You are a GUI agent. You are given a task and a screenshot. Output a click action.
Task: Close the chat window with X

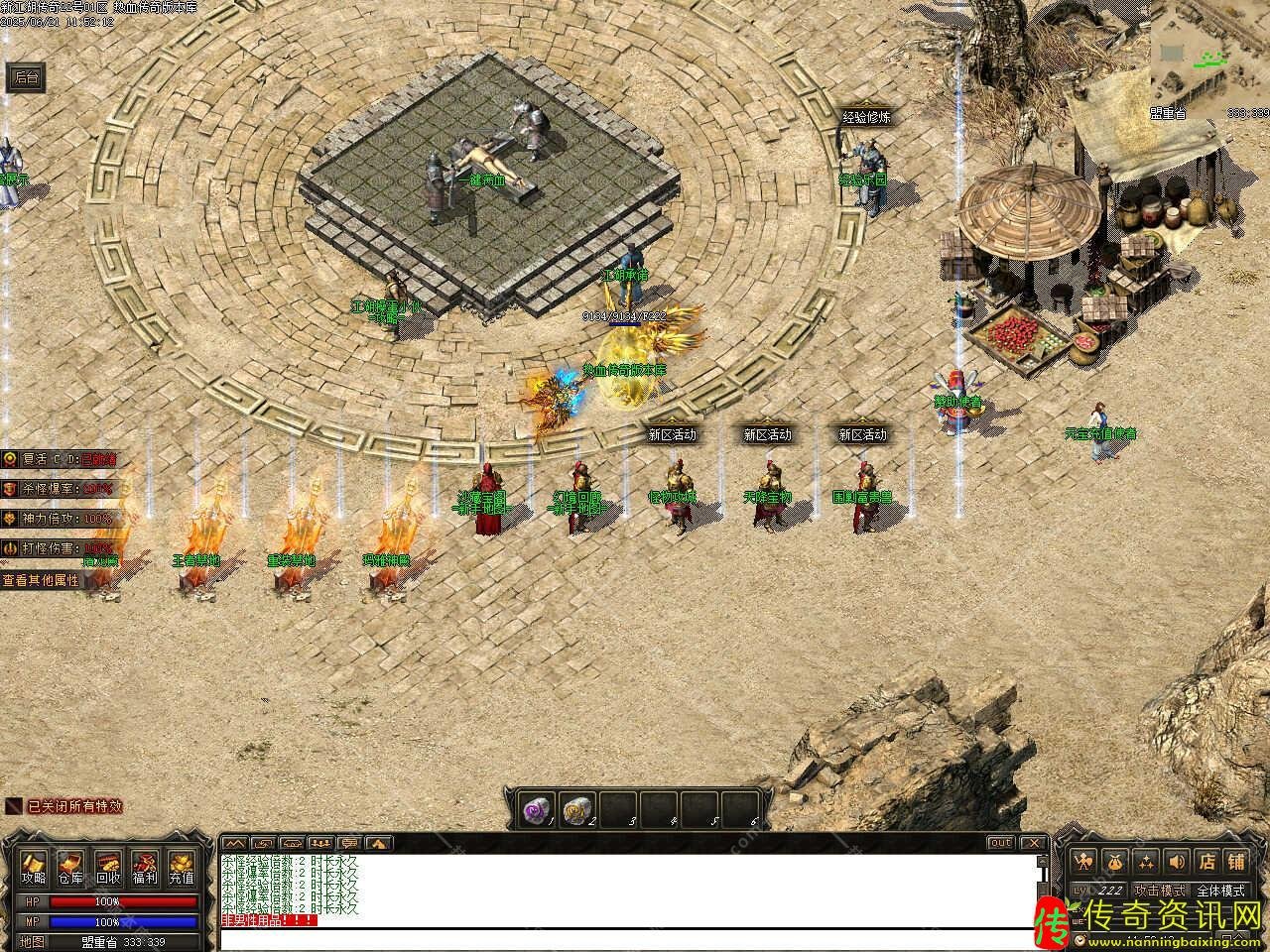point(1033,843)
